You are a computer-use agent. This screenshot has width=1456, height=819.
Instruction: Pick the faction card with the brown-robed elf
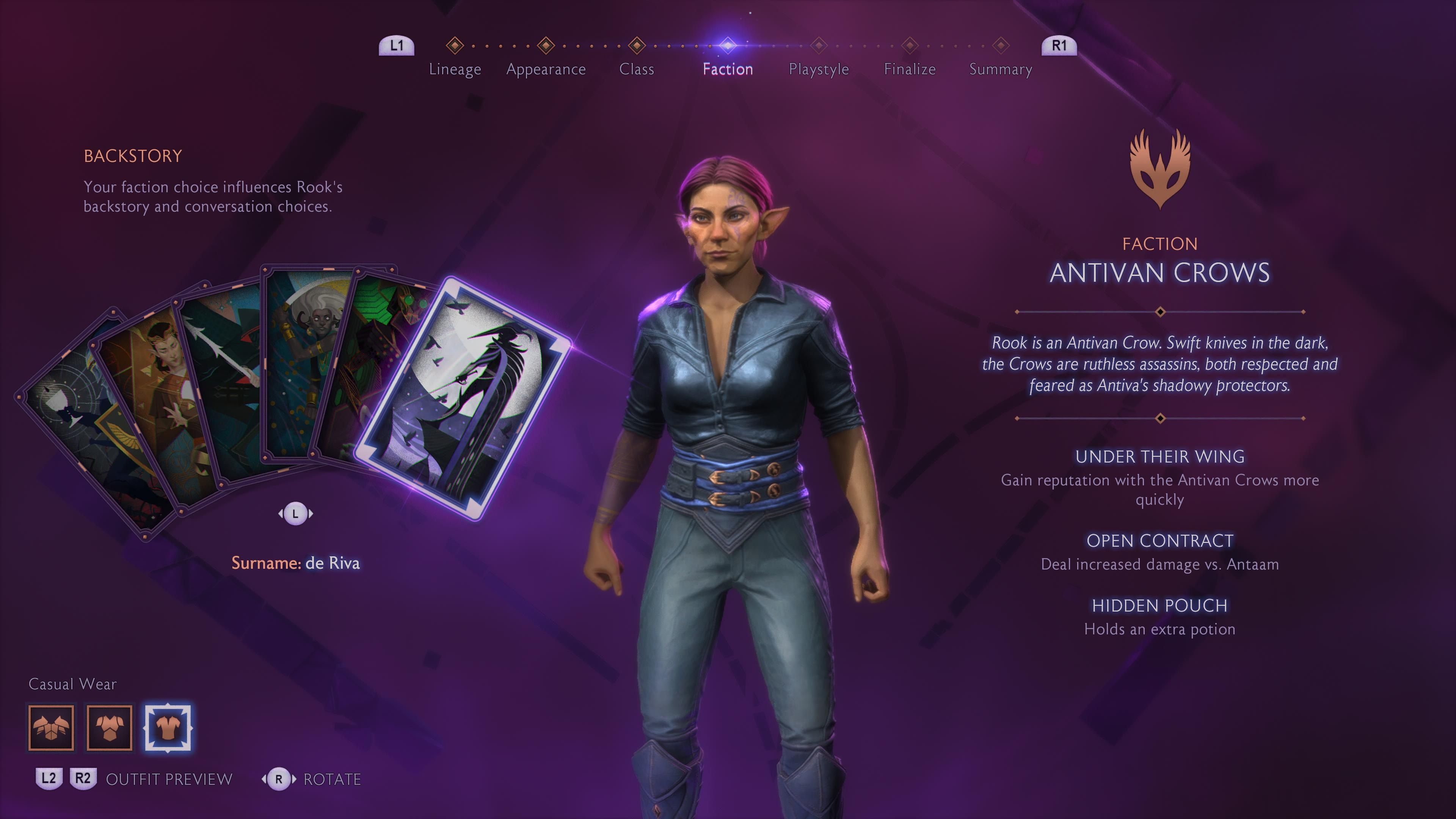[x=152, y=395]
